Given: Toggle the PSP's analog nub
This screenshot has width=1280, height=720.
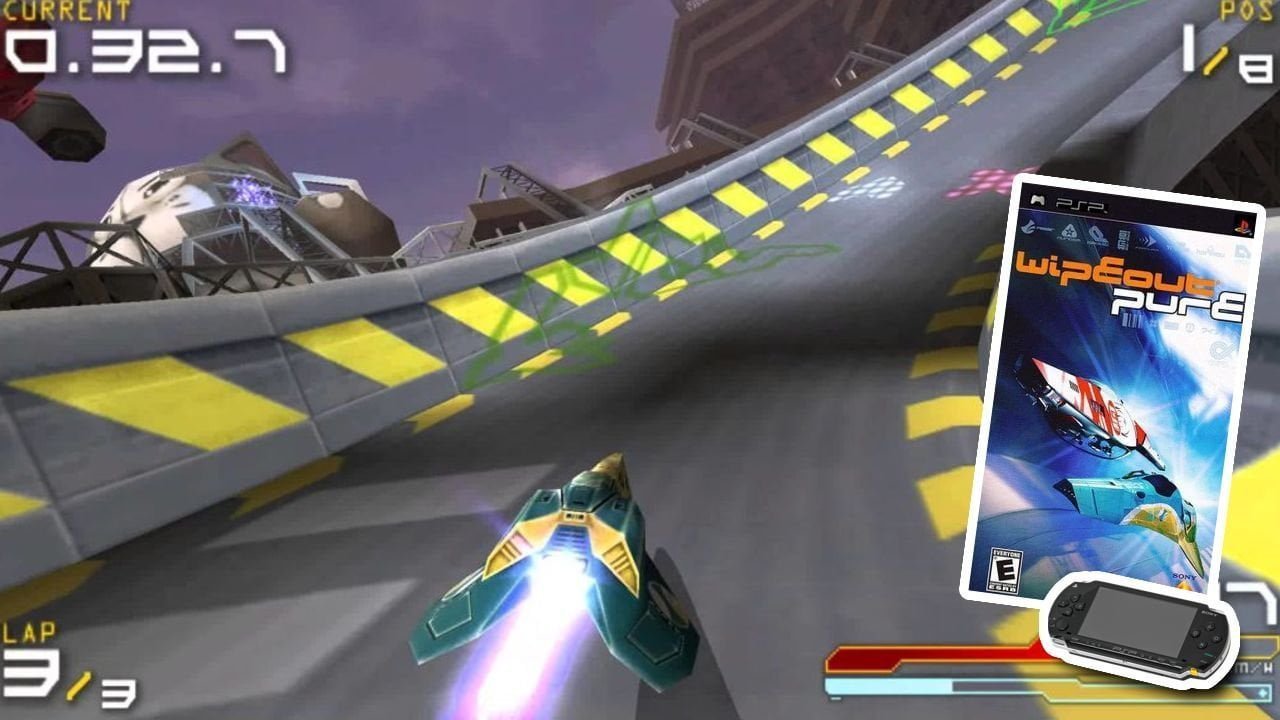Looking at the screenshot, I should point(1064,626).
